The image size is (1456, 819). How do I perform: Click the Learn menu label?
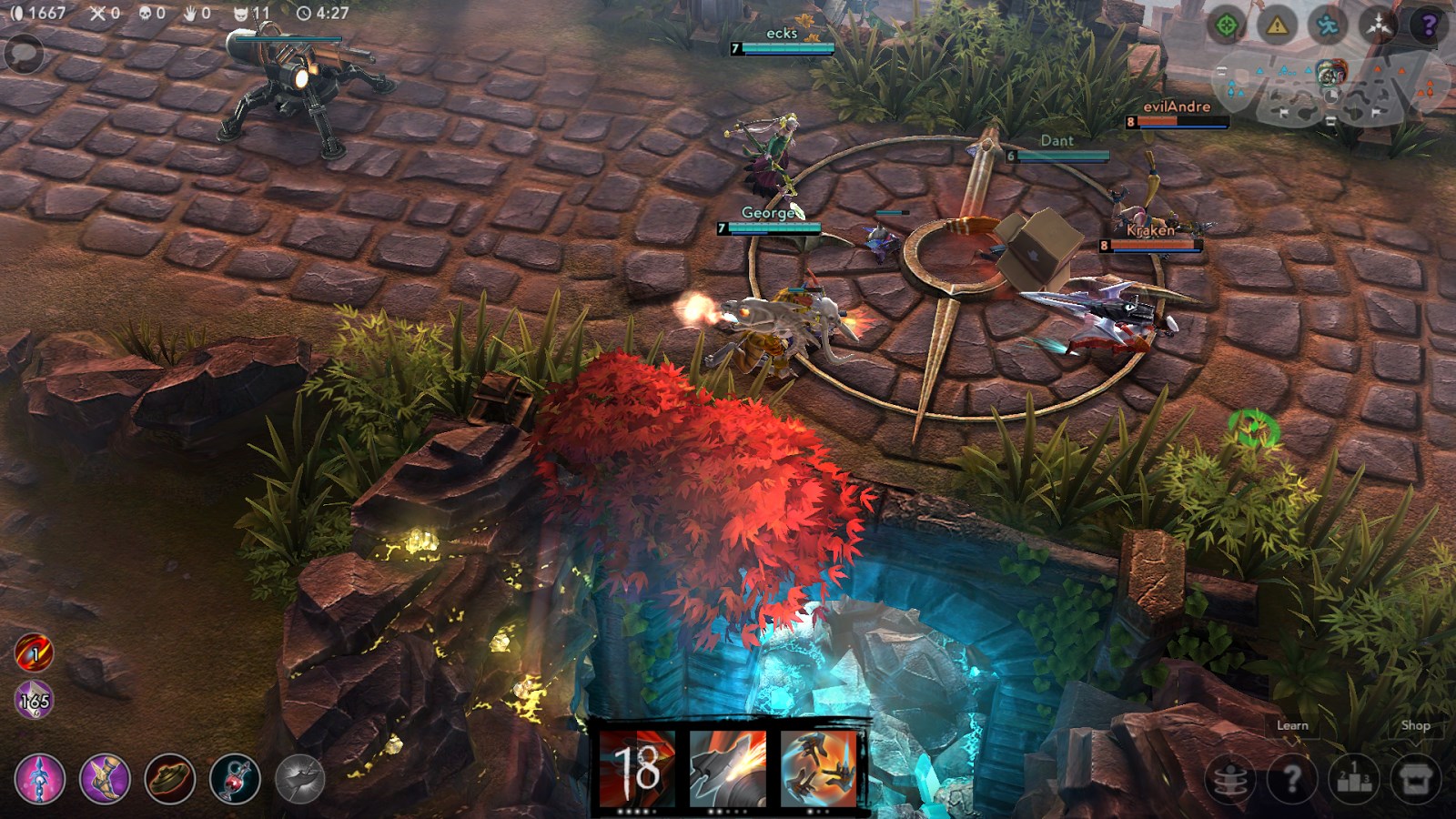point(1292,726)
